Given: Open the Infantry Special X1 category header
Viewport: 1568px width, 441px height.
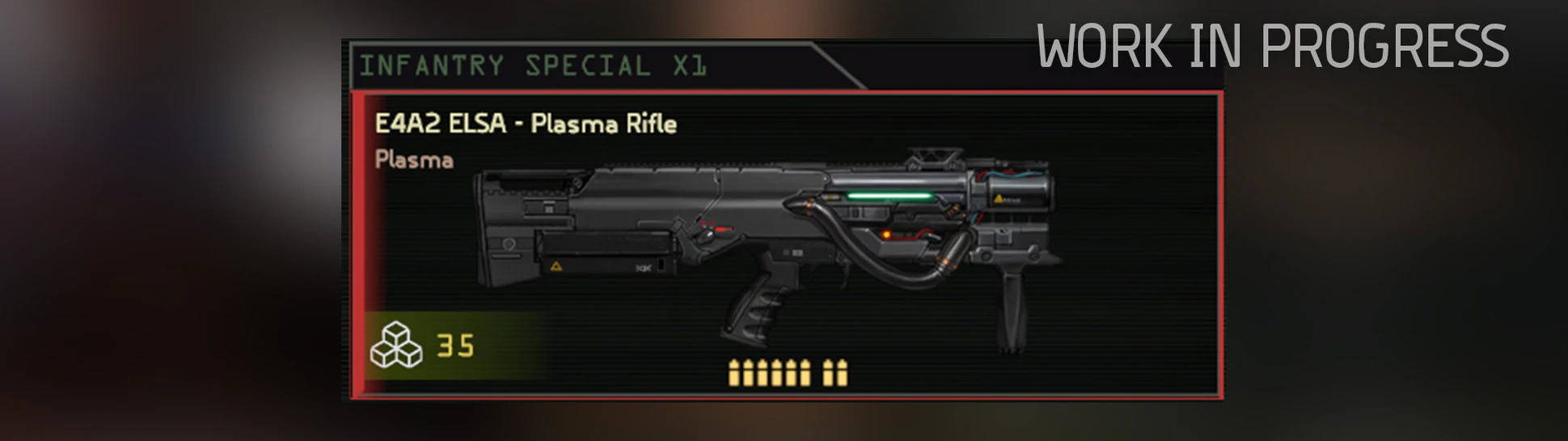Looking at the screenshot, I should (x=534, y=66).
